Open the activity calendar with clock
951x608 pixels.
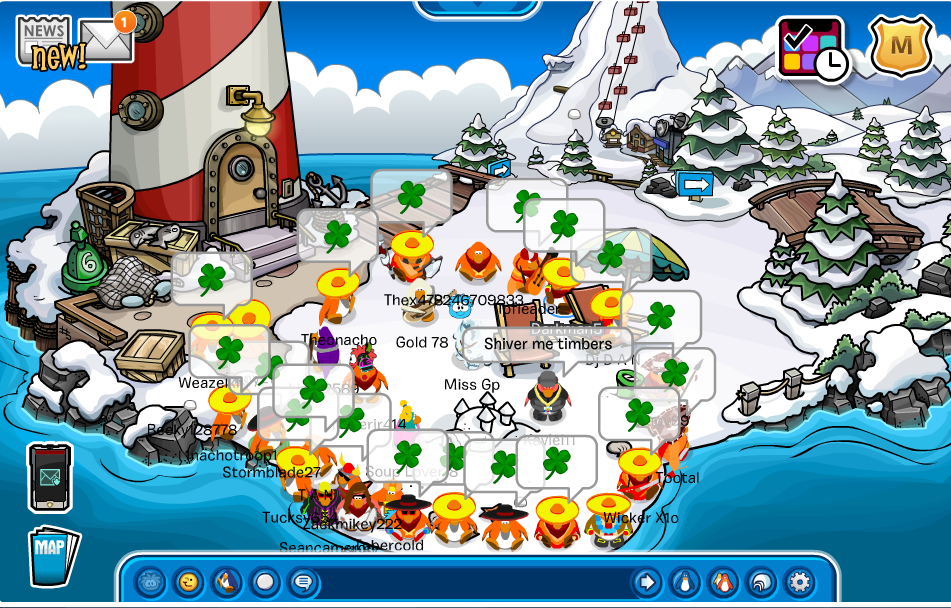click(x=810, y=48)
